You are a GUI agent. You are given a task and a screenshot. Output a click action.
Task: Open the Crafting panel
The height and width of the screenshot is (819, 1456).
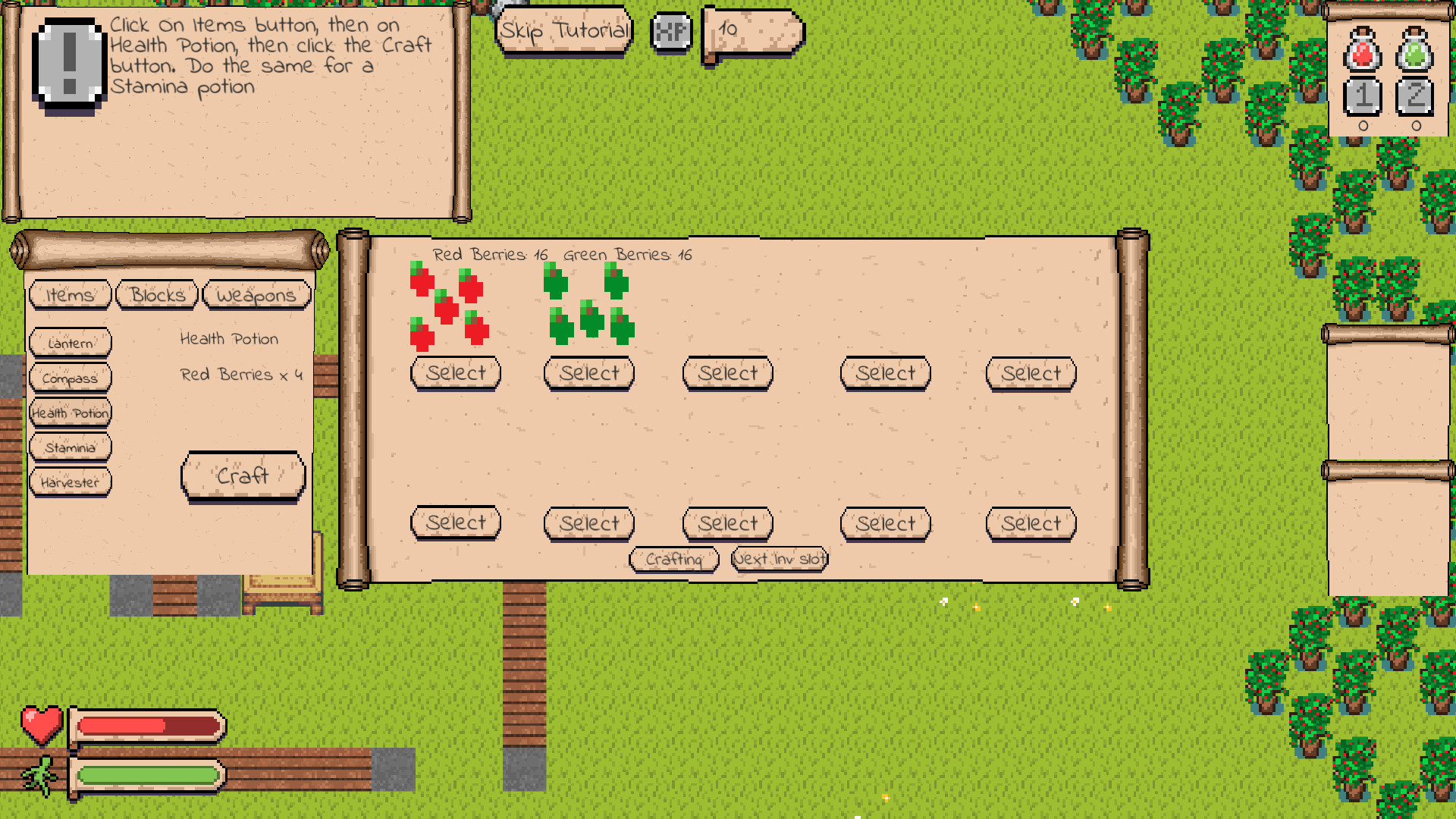pyautogui.click(x=674, y=559)
